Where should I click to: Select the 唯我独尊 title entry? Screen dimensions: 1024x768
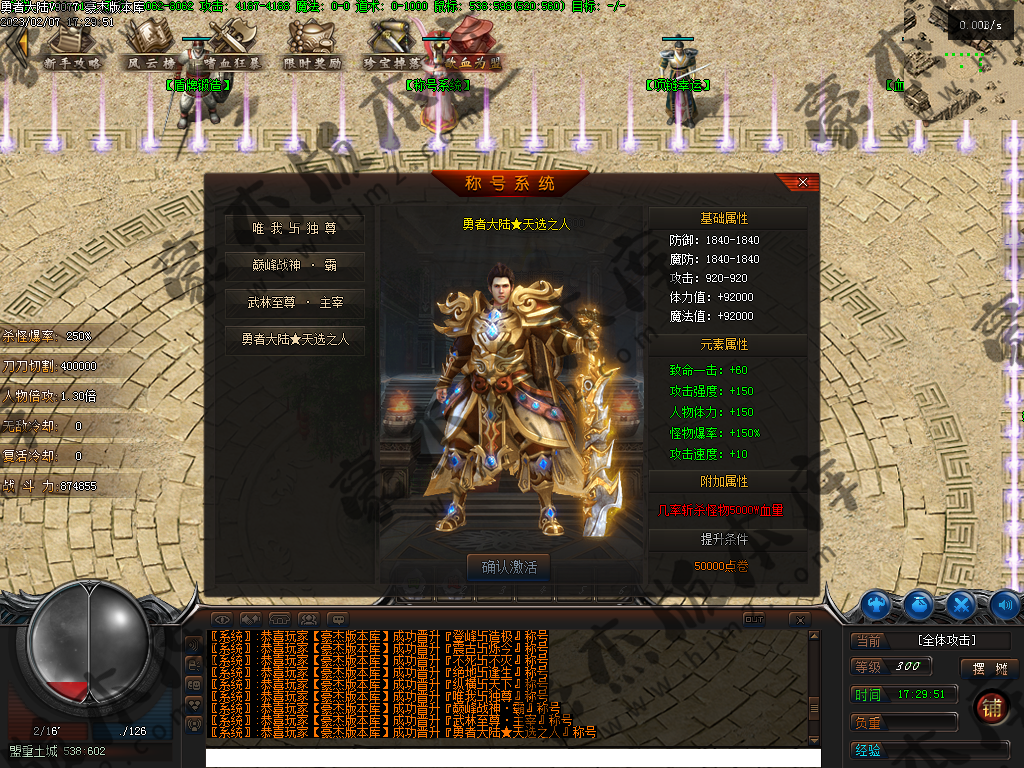[294, 229]
